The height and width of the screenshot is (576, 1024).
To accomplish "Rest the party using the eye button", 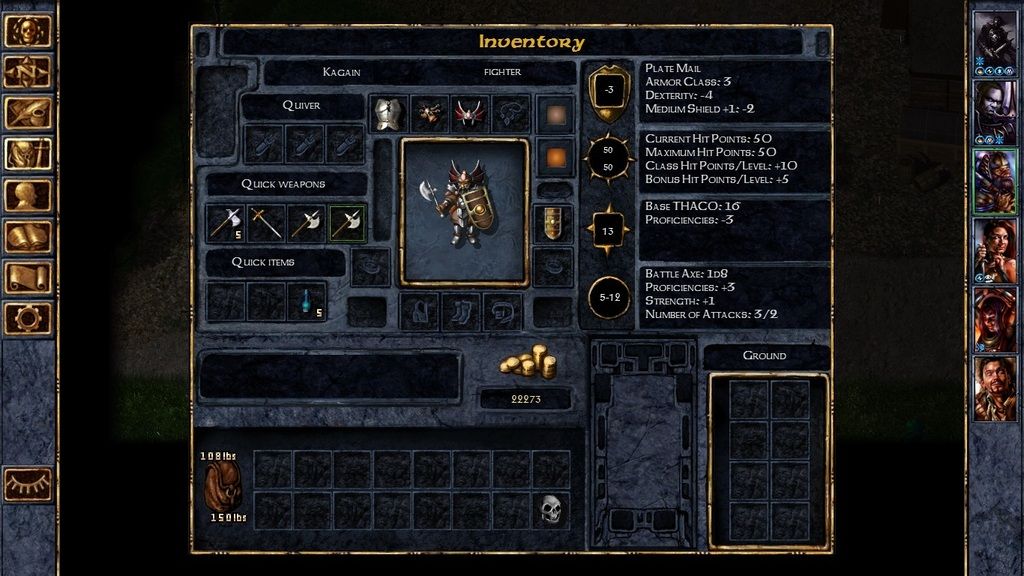I will (x=27, y=484).
